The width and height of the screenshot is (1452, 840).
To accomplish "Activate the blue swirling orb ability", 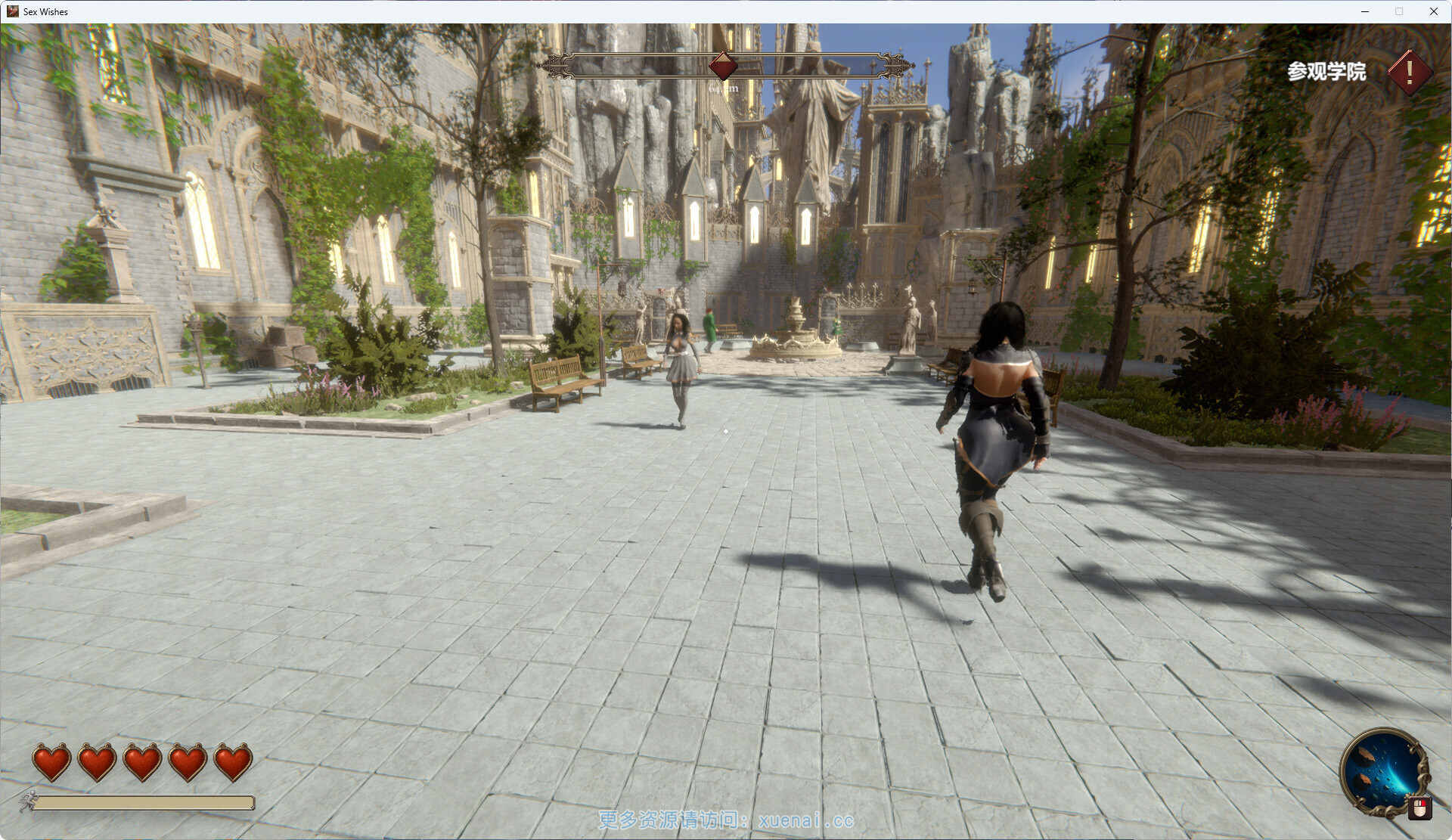I will 1382,771.
